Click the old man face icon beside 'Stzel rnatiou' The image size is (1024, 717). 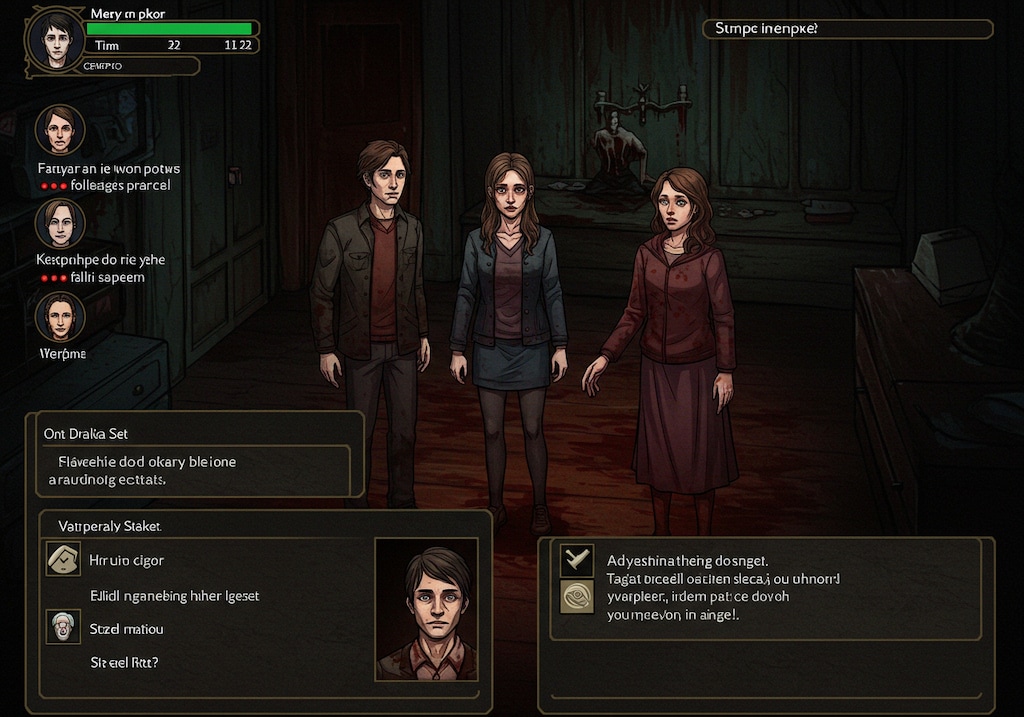64,627
